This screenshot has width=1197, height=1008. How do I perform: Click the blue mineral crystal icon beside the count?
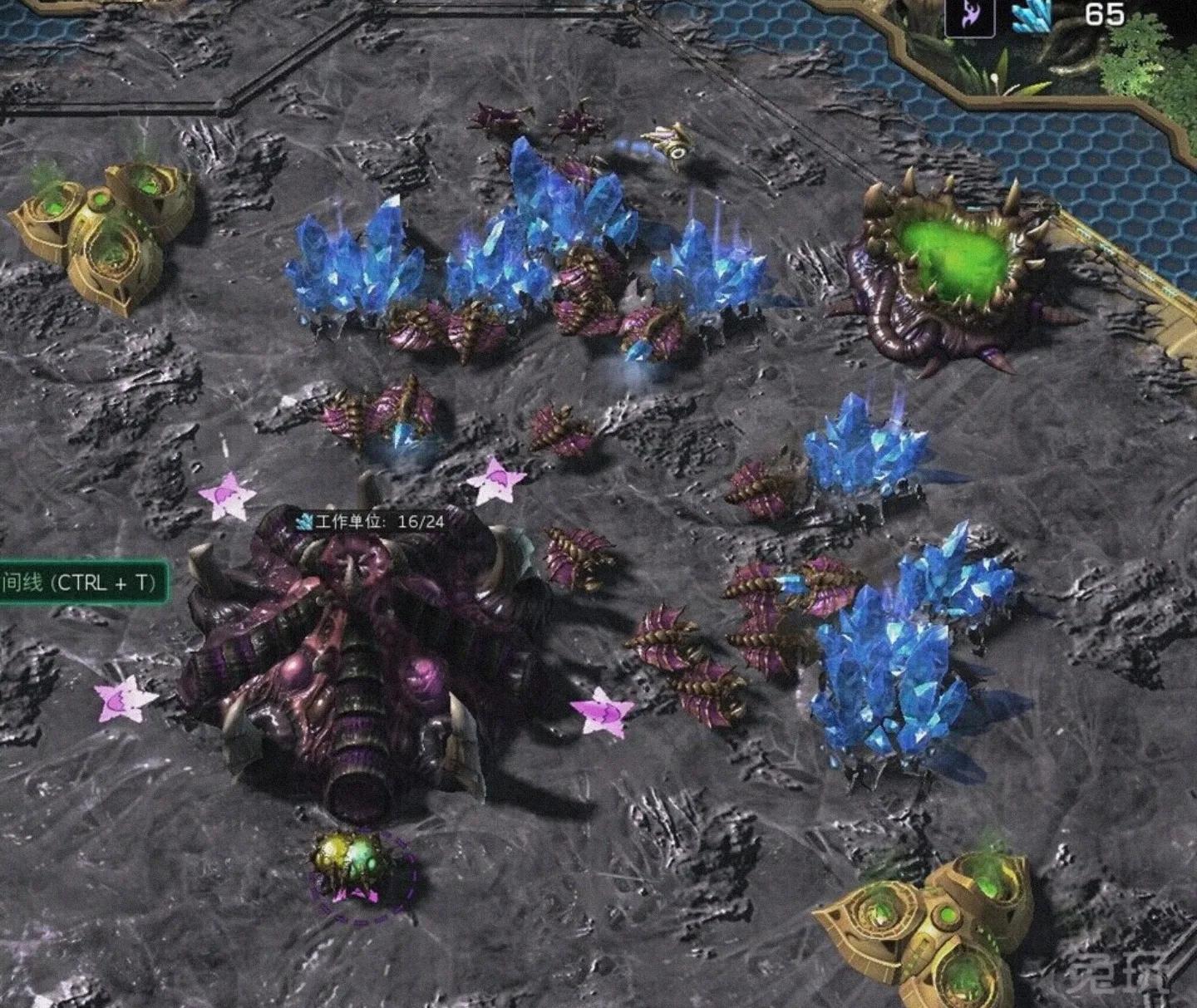(x=1032, y=15)
